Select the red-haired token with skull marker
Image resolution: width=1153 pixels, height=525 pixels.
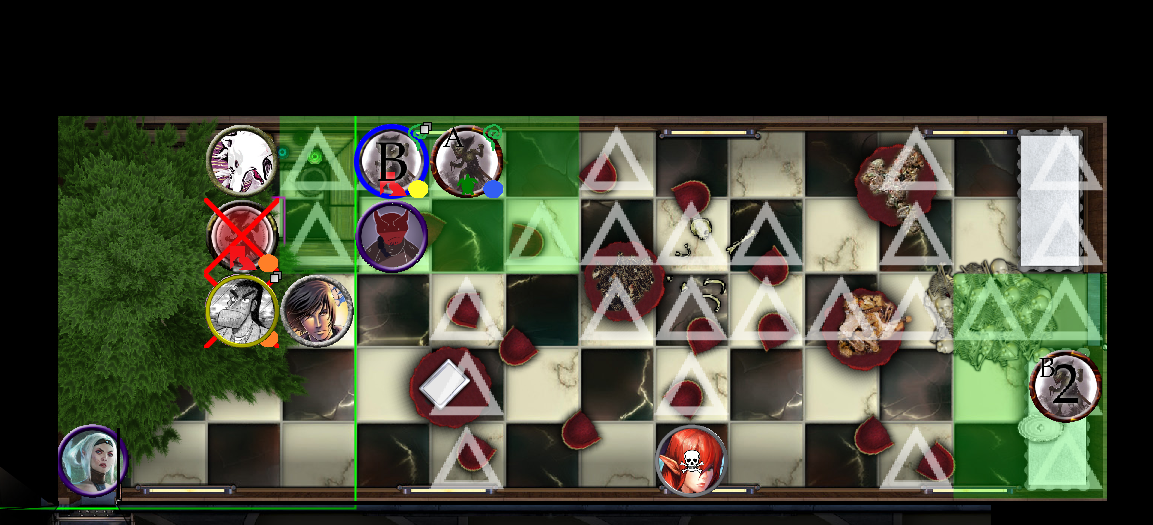(x=690, y=460)
